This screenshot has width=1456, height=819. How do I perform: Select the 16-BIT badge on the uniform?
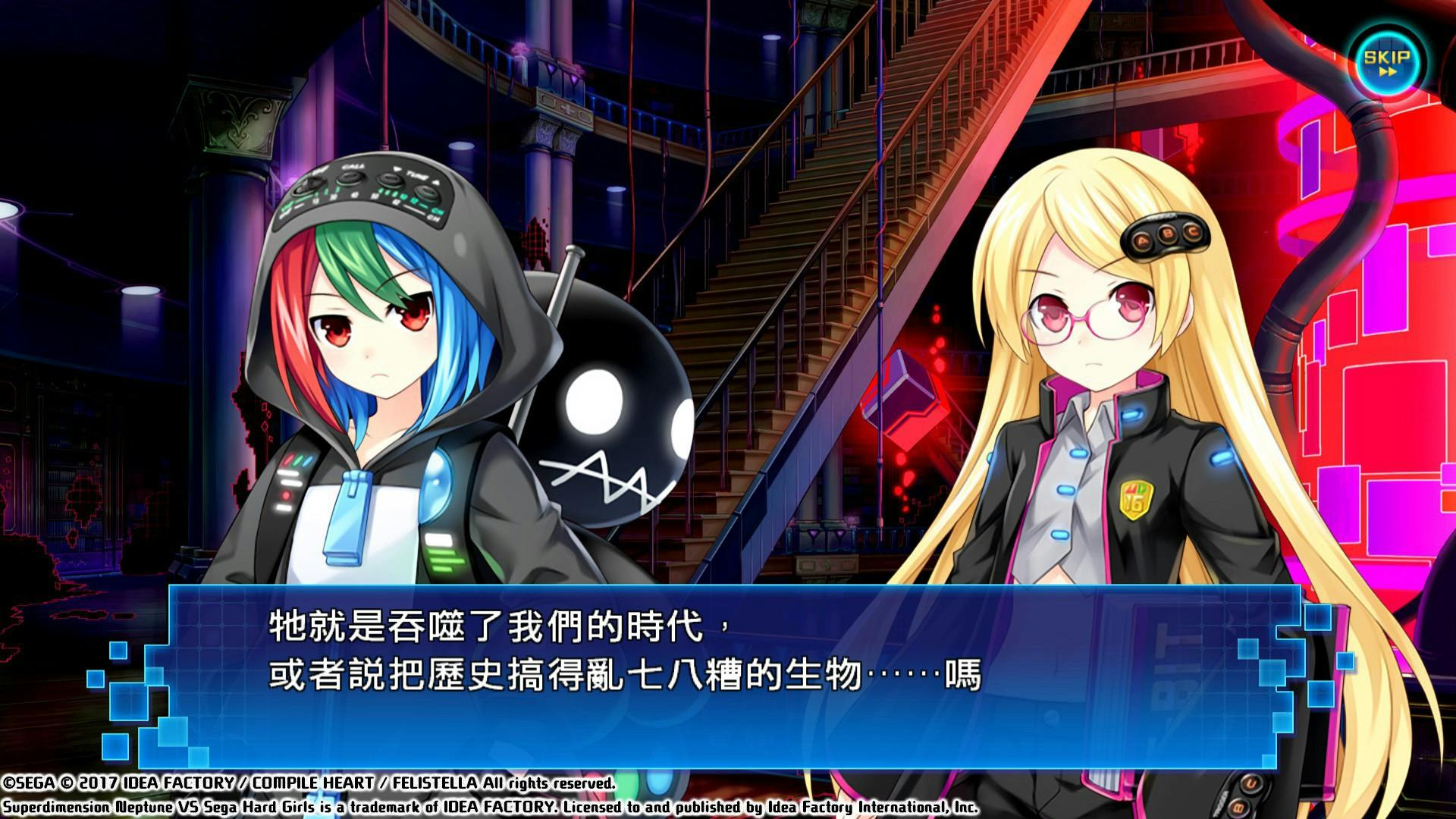1137,500
